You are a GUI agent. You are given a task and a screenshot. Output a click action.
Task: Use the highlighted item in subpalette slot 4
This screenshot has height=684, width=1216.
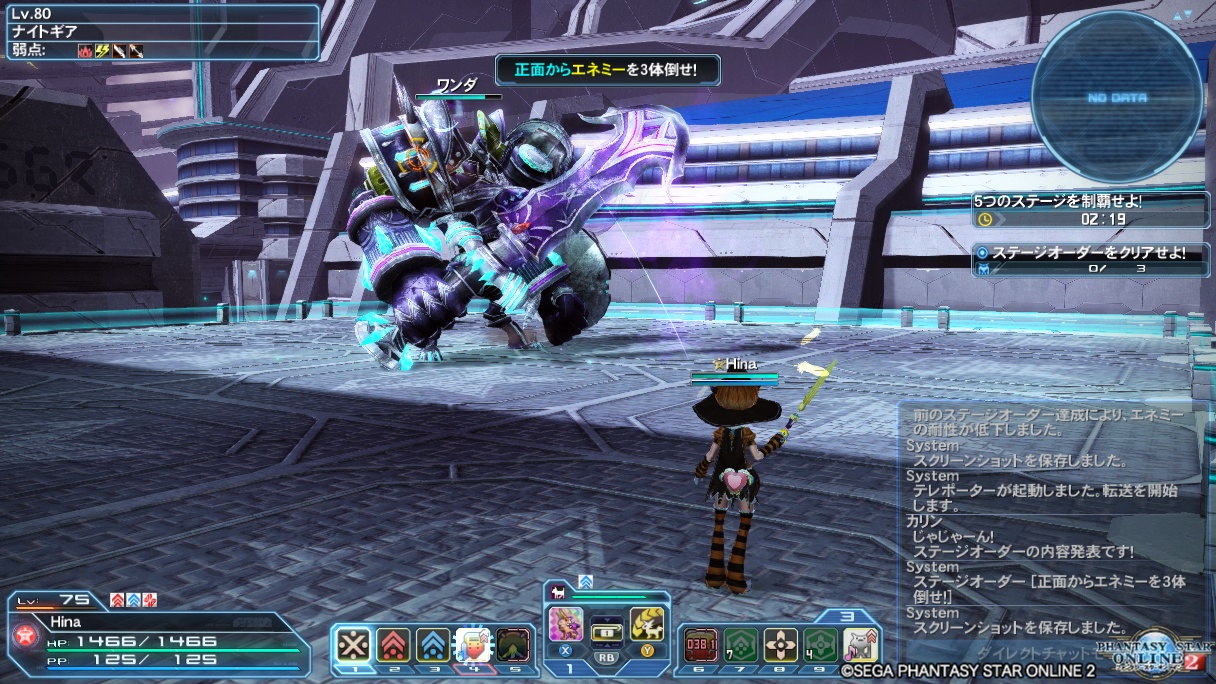pyautogui.click(x=471, y=644)
